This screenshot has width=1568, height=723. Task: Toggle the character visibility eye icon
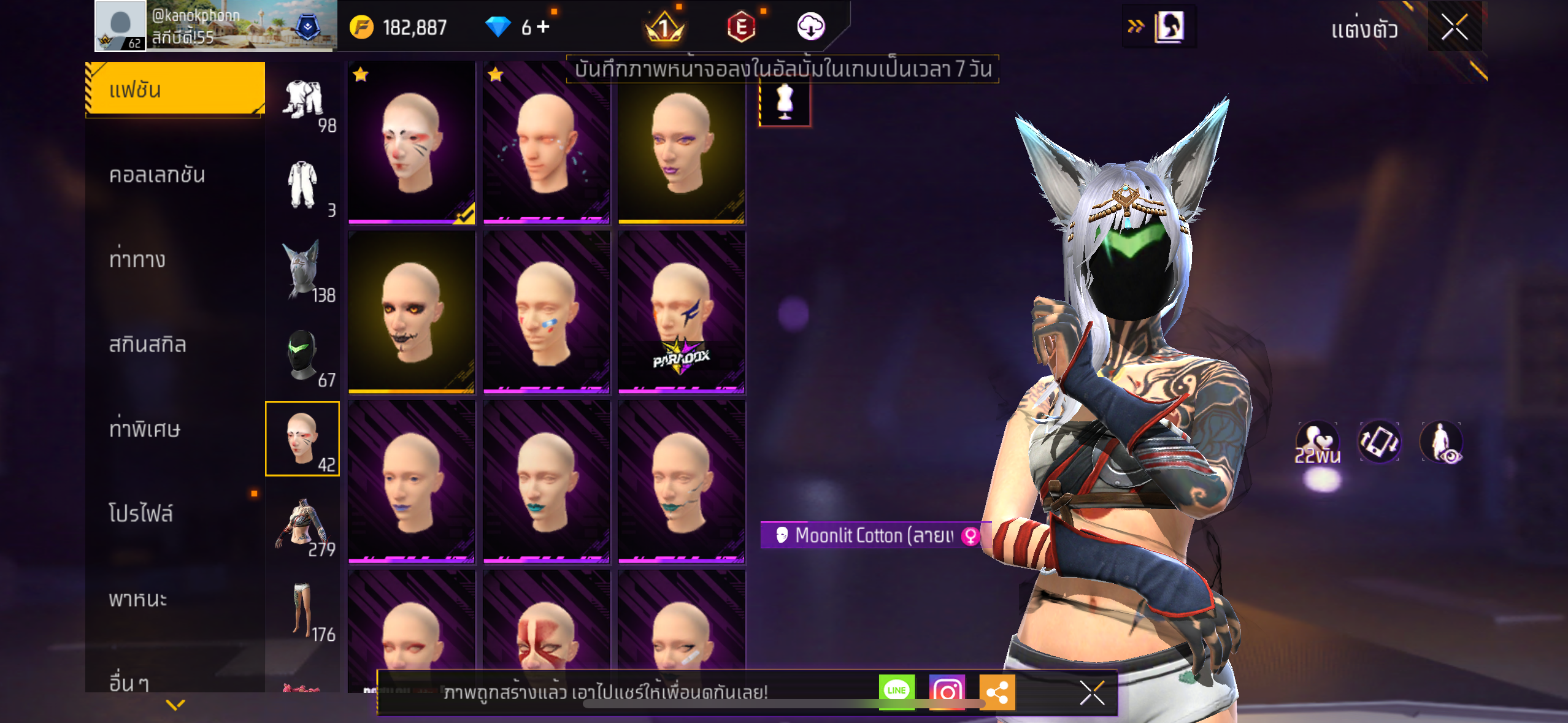(x=1442, y=442)
